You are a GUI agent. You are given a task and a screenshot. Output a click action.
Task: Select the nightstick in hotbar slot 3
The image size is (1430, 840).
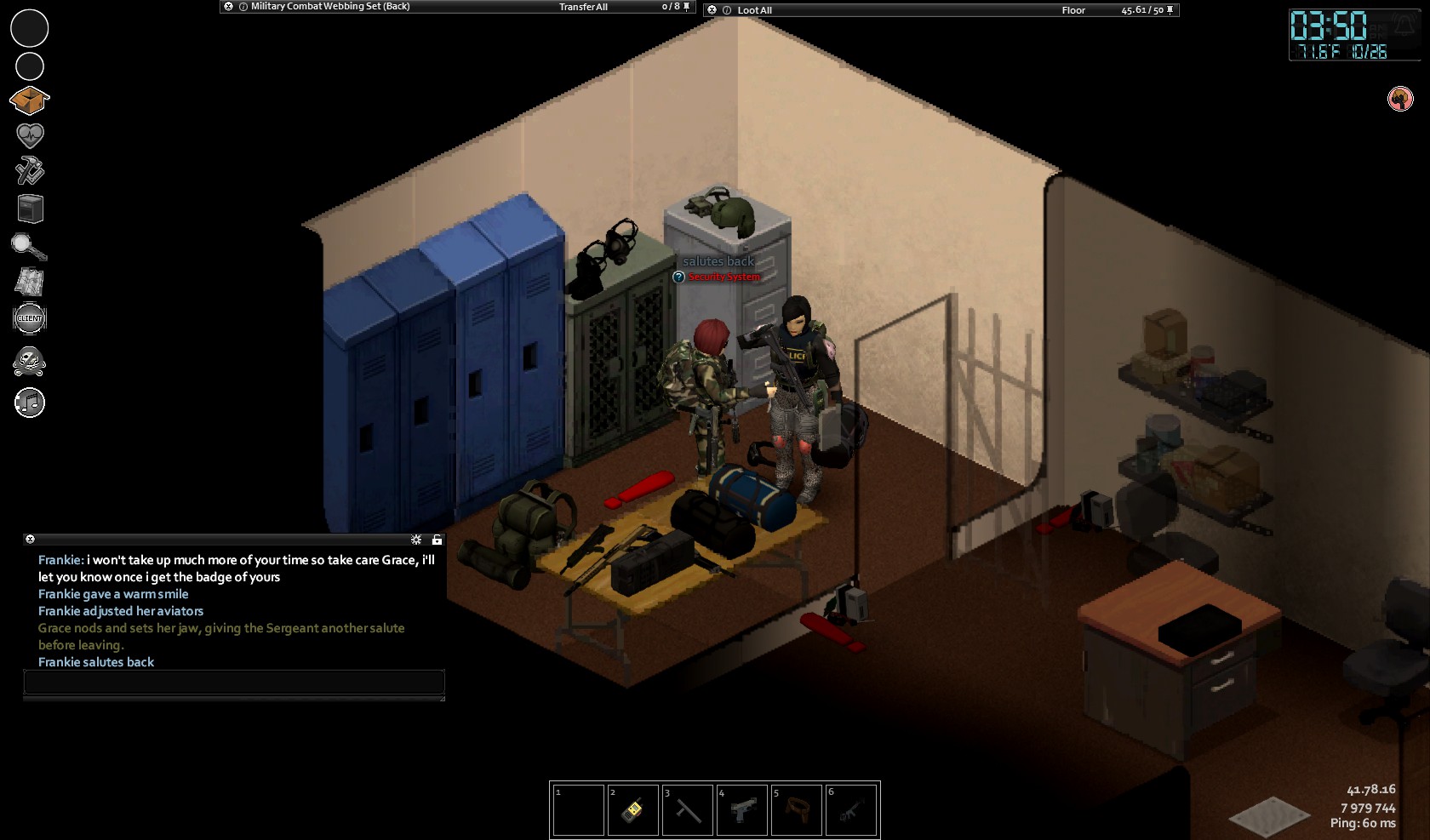pyautogui.click(x=688, y=810)
